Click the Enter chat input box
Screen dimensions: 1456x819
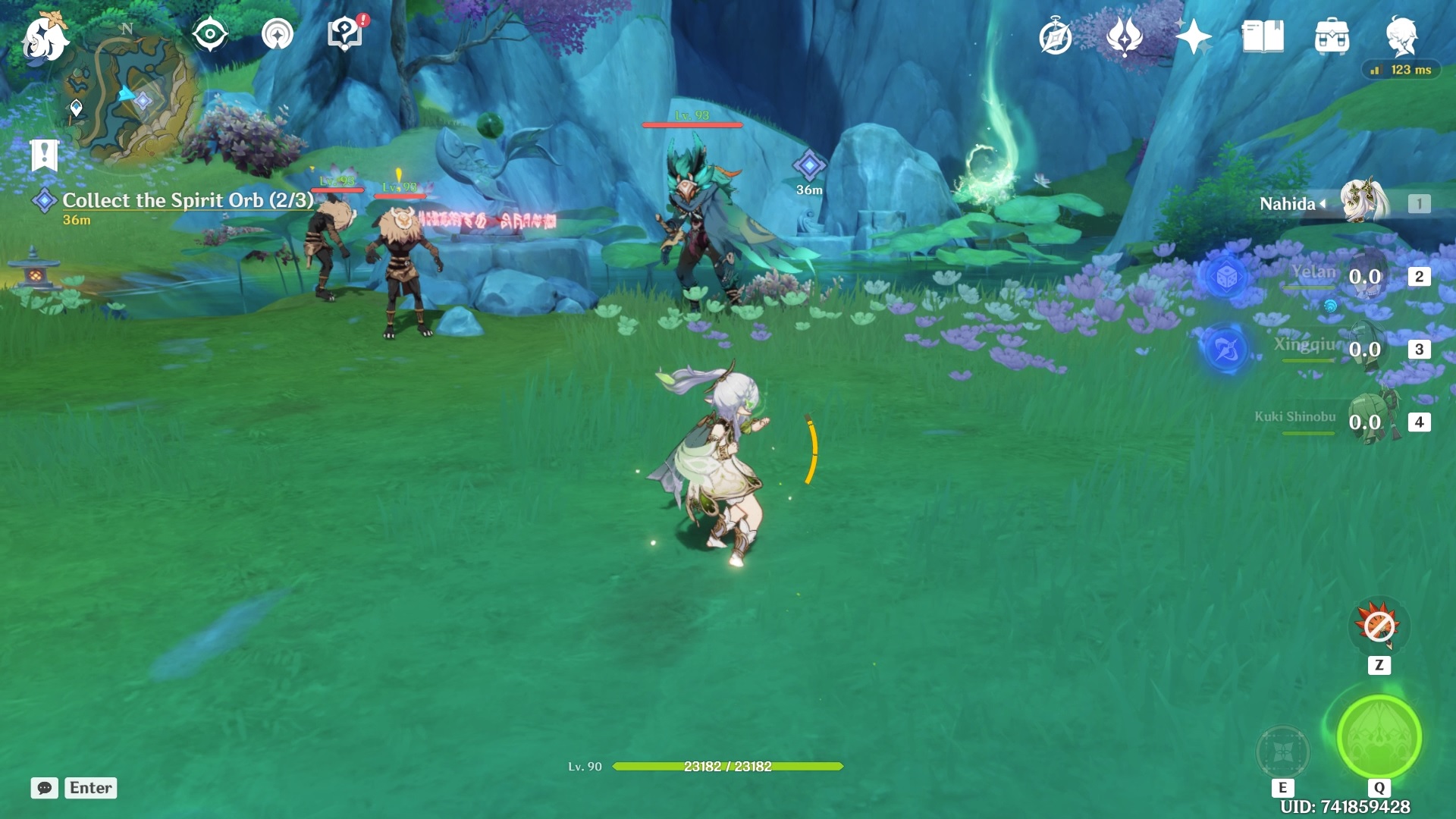[x=90, y=788]
